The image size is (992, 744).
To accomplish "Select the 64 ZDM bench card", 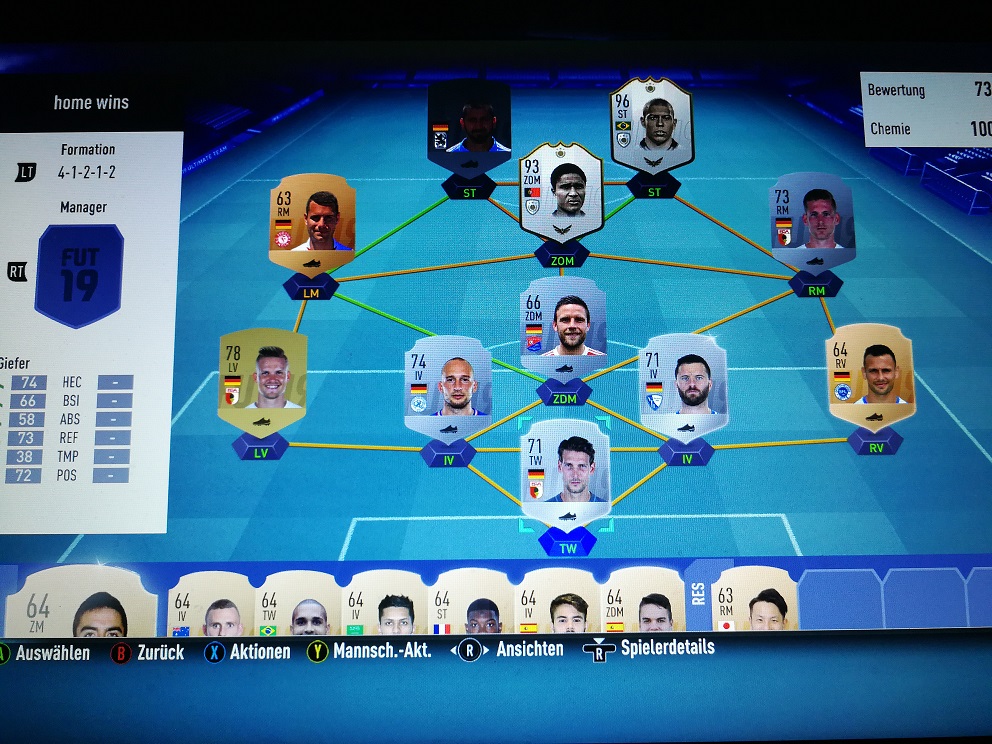I will [642, 605].
